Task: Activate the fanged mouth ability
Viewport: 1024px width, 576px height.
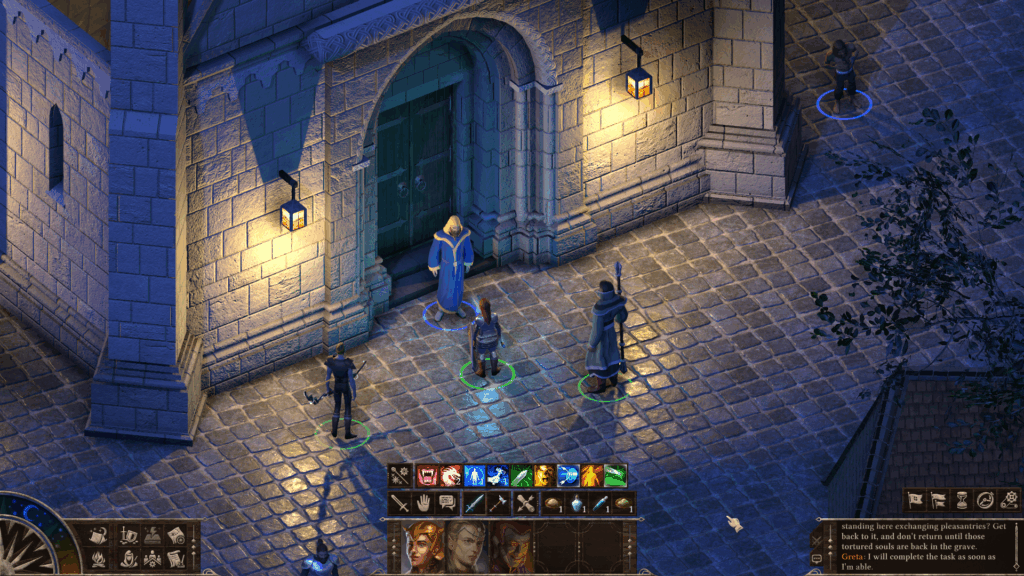Action: 428,476
